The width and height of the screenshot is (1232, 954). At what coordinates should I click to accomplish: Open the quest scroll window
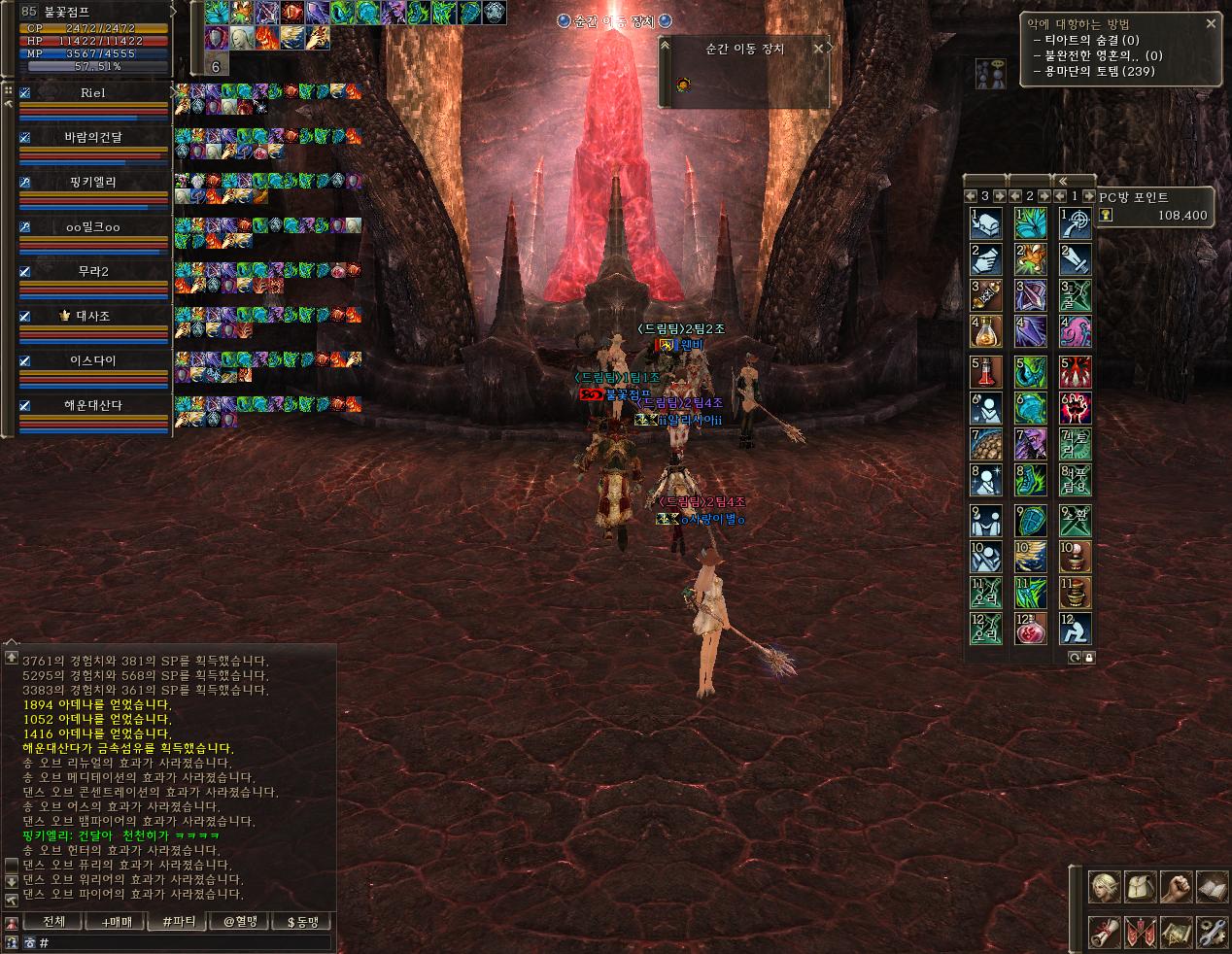pos(1105,932)
